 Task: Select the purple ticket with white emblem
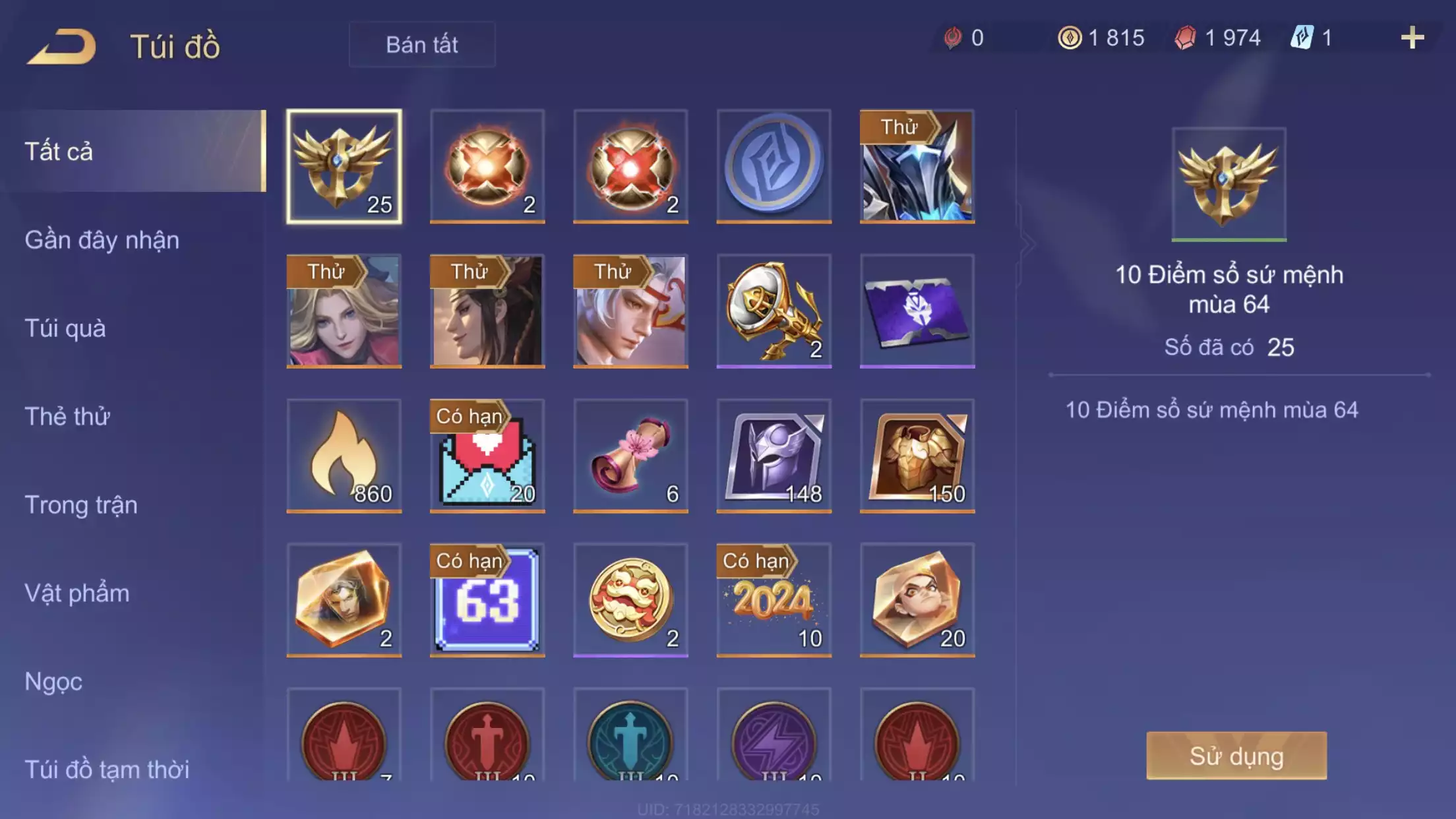917,311
